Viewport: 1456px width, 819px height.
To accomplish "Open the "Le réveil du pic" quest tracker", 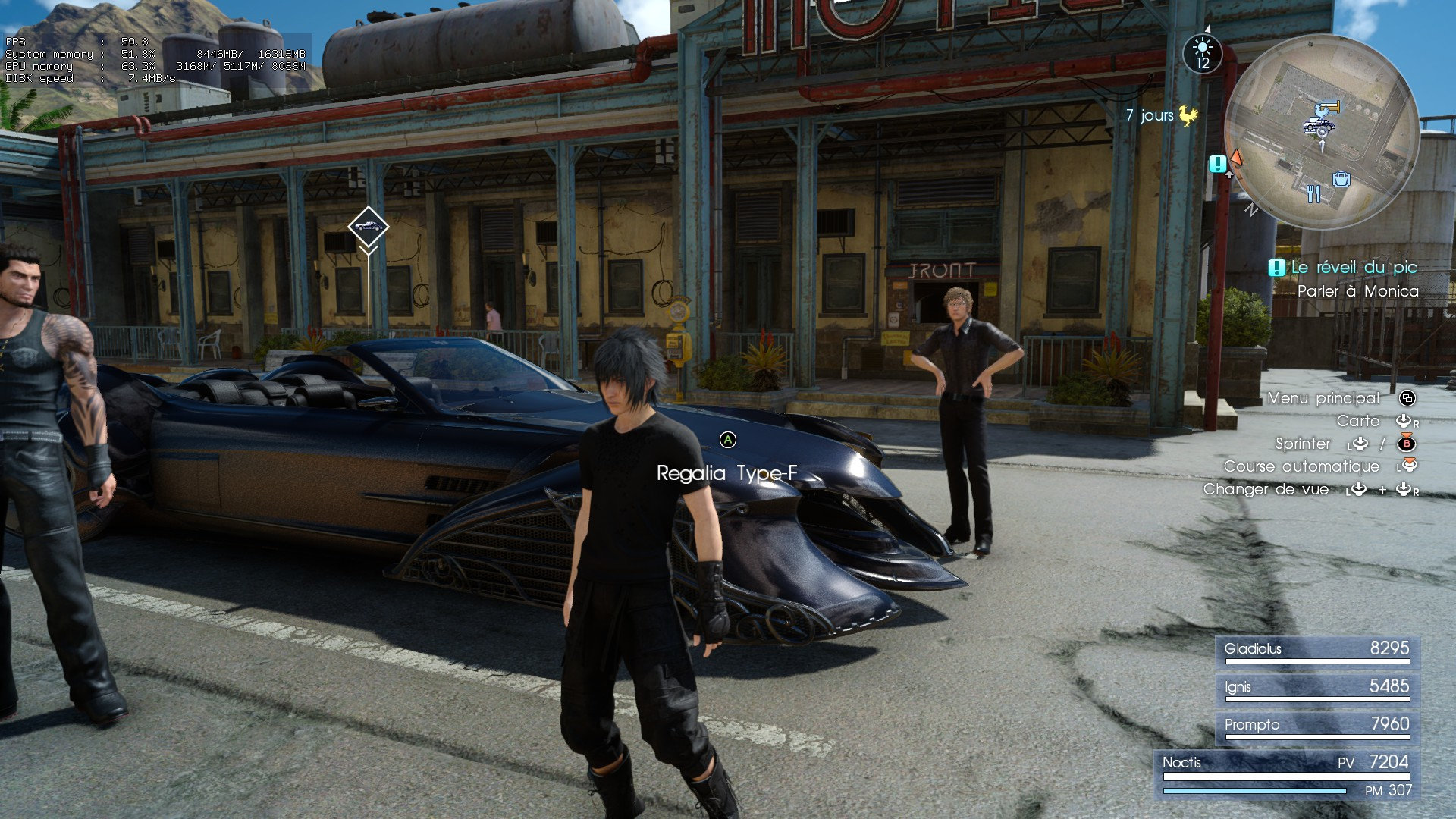I will pyautogui.click(x=1344, y=268).
